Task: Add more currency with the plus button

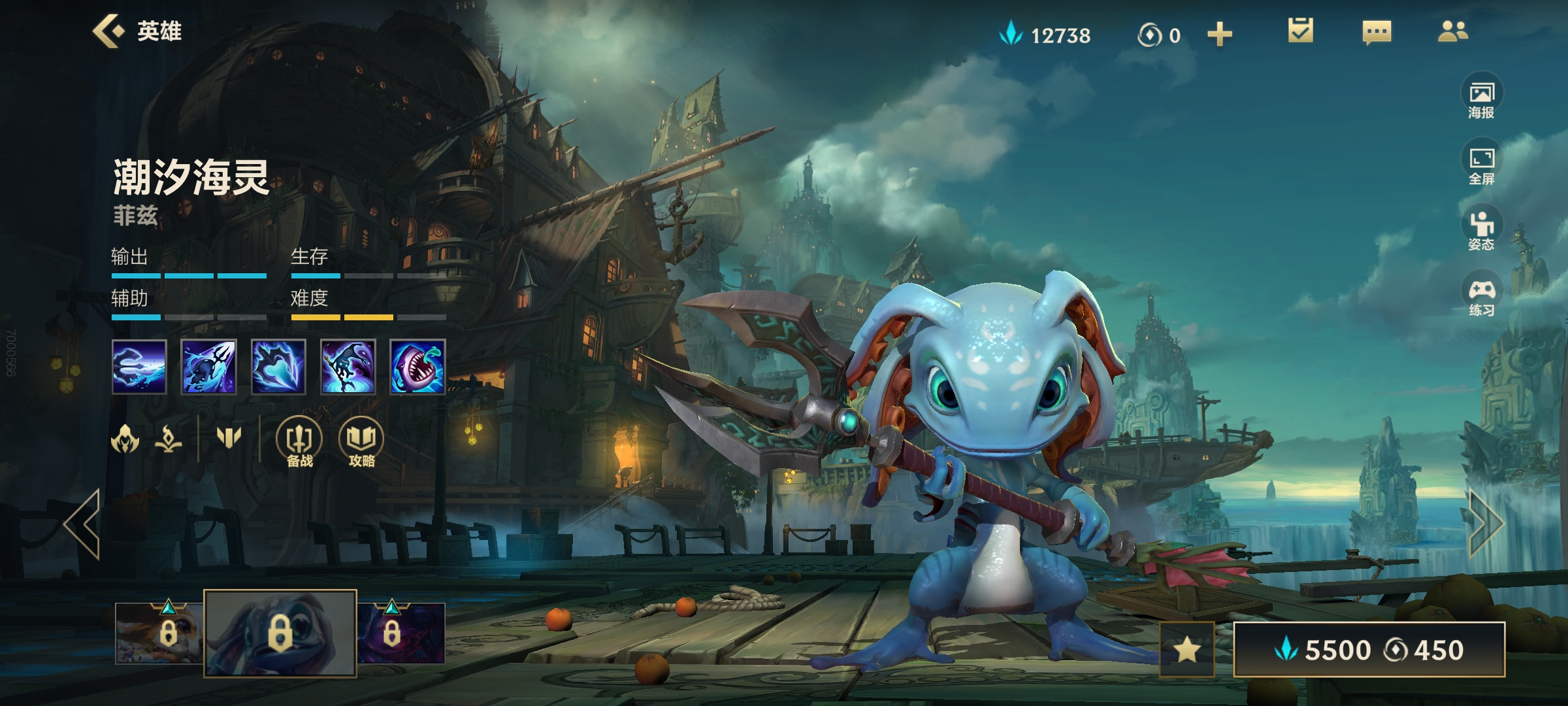Action: 1219,35
